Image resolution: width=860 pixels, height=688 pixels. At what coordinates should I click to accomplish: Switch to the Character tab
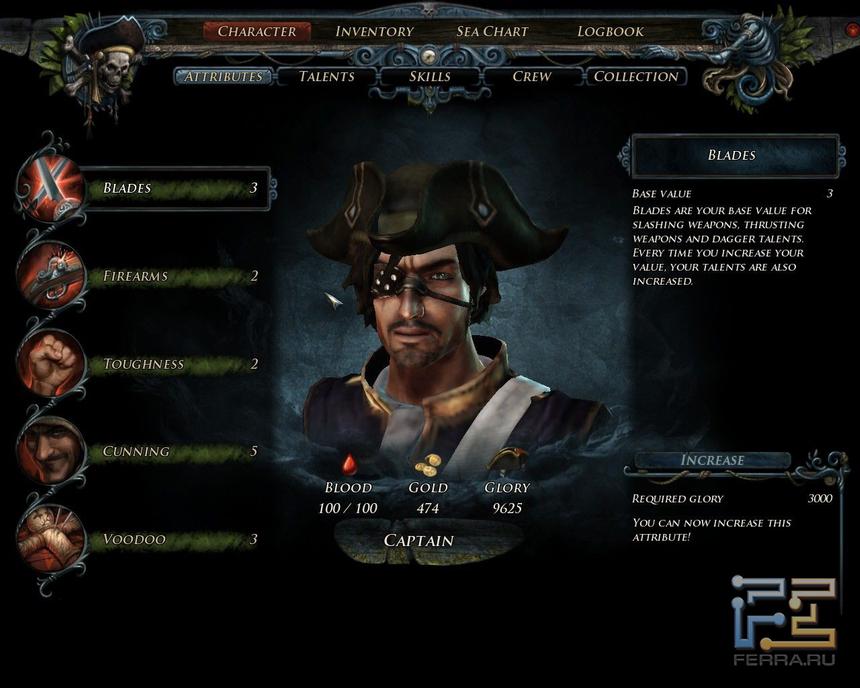click(x=257, y=31)
